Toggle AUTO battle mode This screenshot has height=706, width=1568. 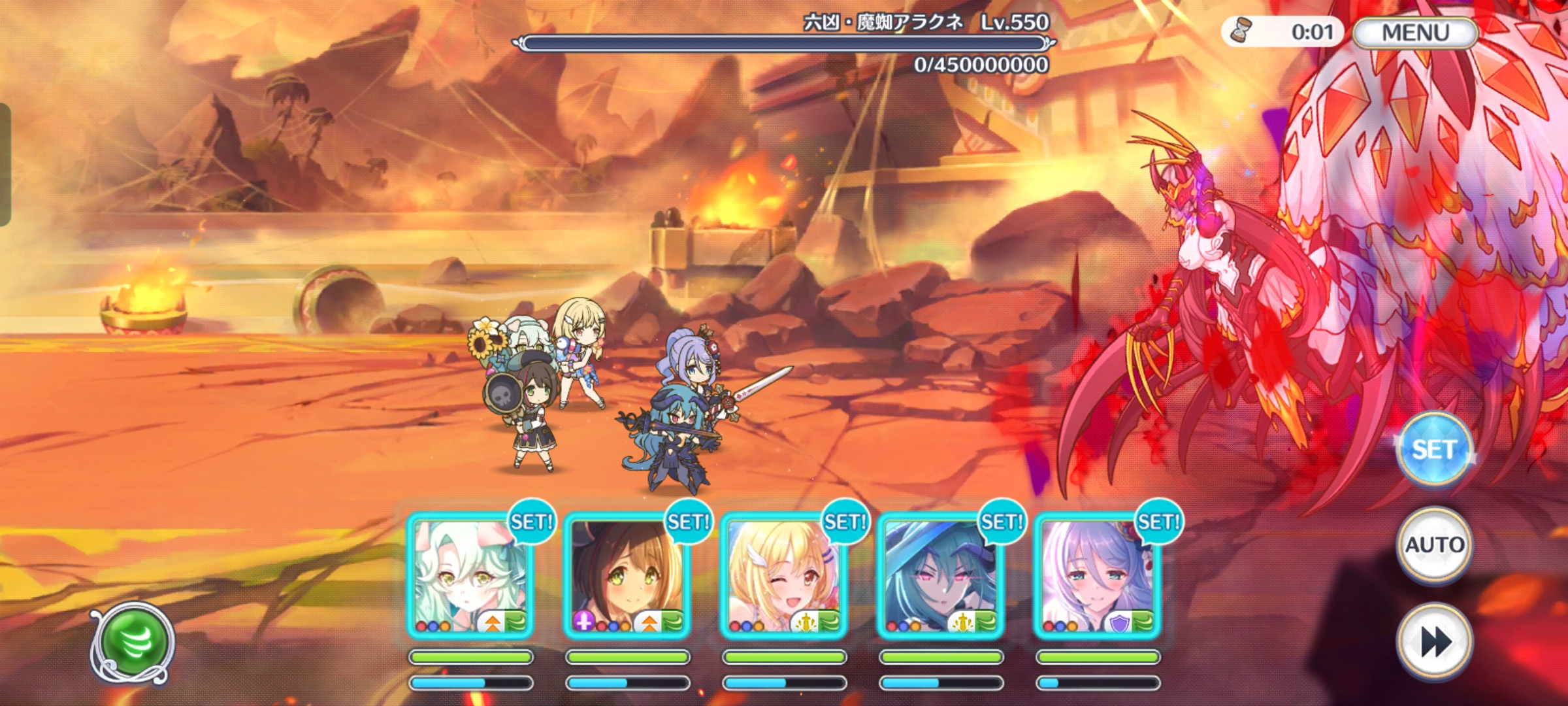click(1434, 545)
